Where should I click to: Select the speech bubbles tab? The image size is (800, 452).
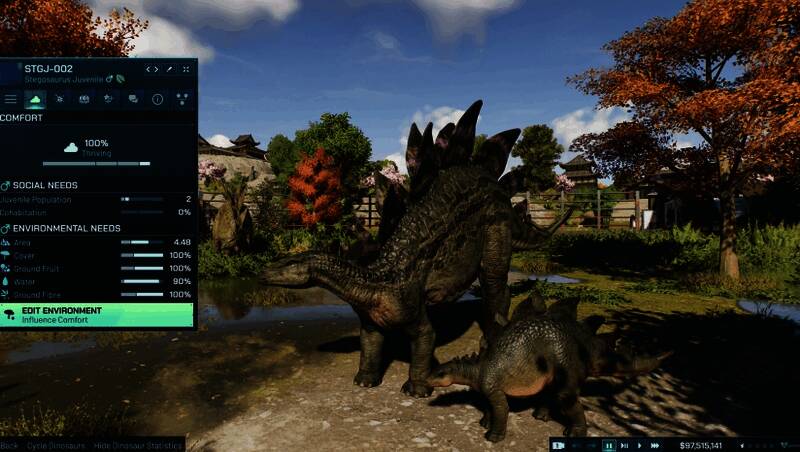[x=133, y=99]
